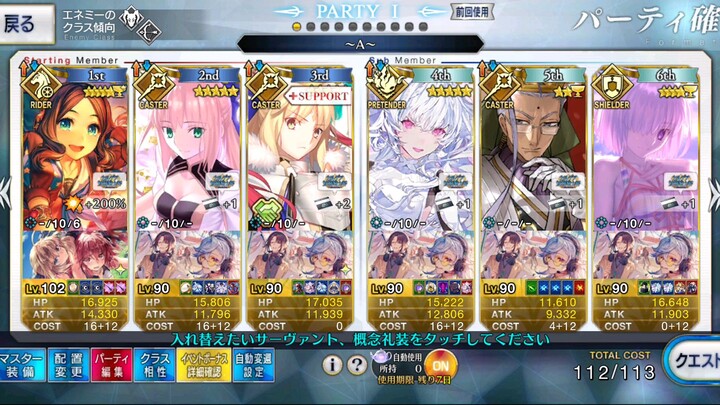
Task: Choose the 5th slot Caster with glasses
Action: pos(531,150)
